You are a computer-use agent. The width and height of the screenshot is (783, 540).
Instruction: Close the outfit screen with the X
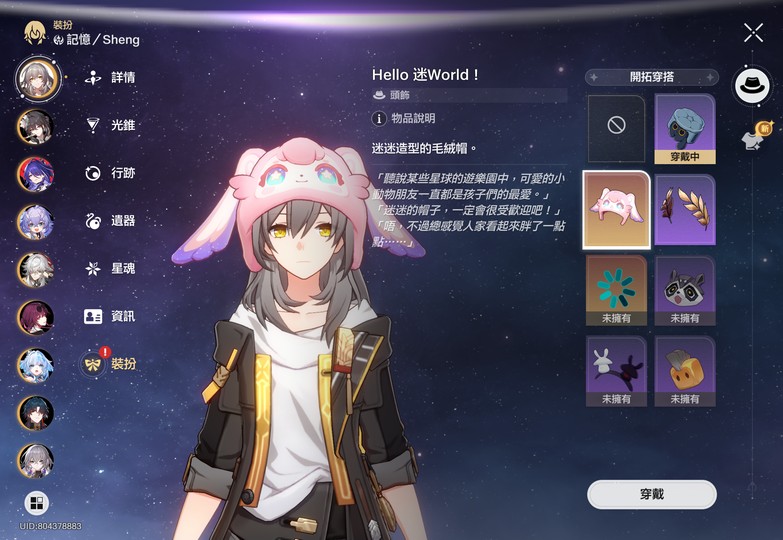click(753, 32)
